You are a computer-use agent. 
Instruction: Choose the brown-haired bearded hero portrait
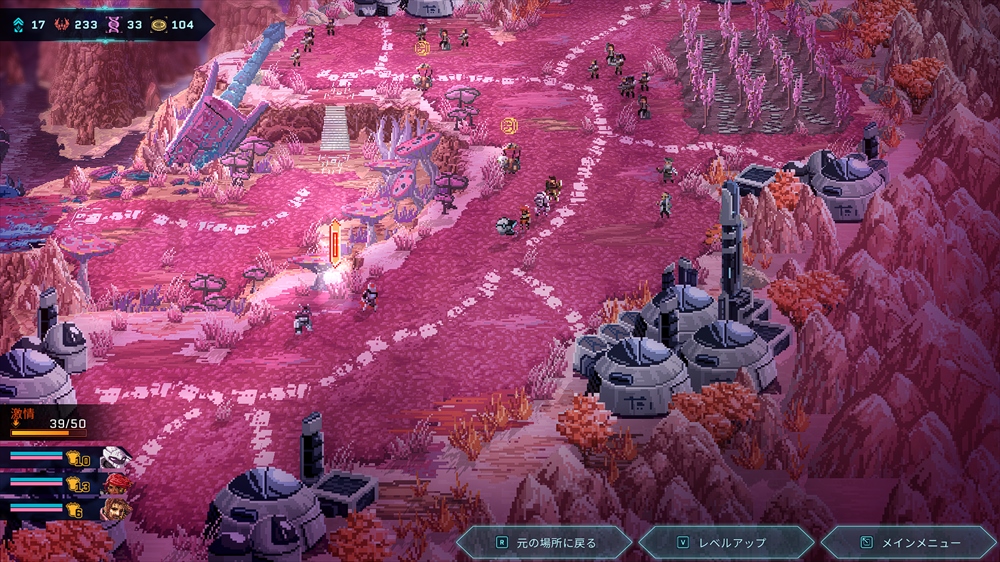pyautogui.click(x=116, y=510)
